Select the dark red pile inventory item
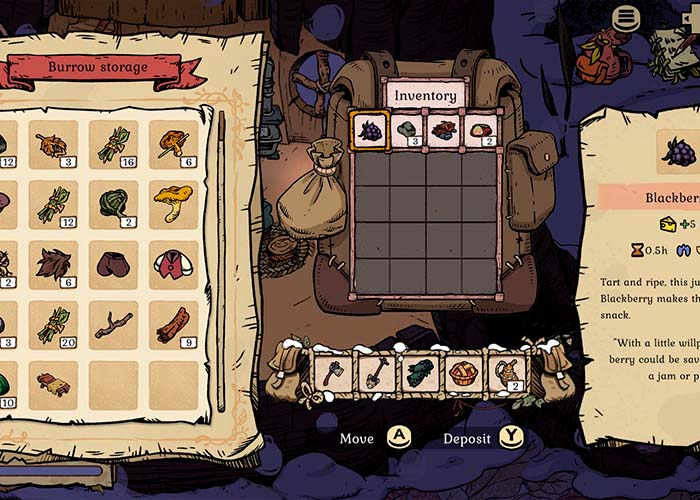Screen dimensions: 700x500 coord(443,131)
